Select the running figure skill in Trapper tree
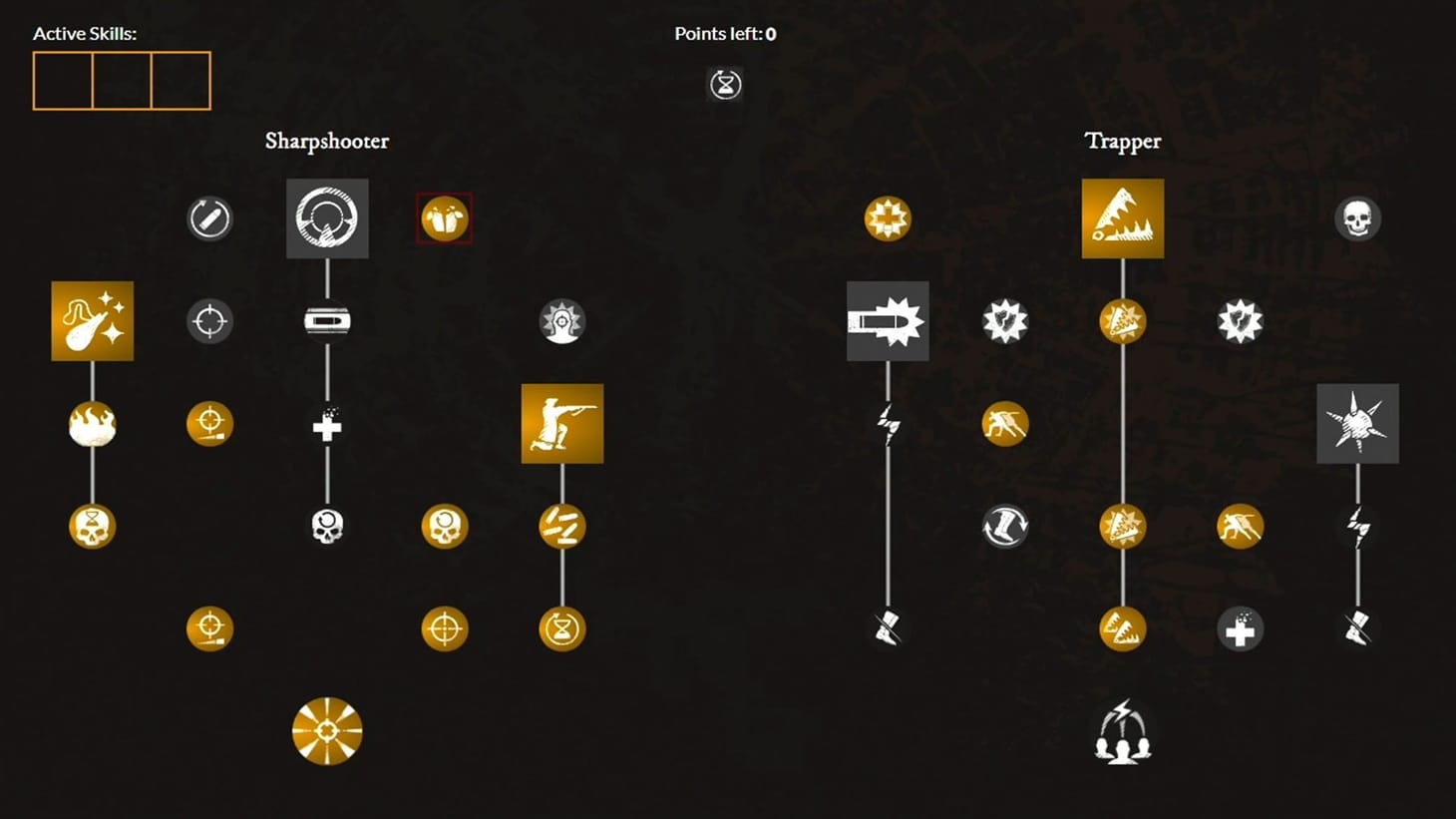Image resolution: width=1456 pixels, height=819 pixels. tap(1005, 423)
